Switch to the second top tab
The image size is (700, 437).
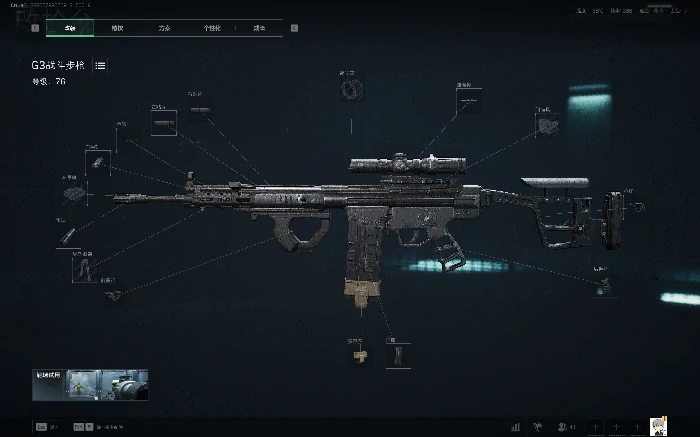tap(117, 28)
